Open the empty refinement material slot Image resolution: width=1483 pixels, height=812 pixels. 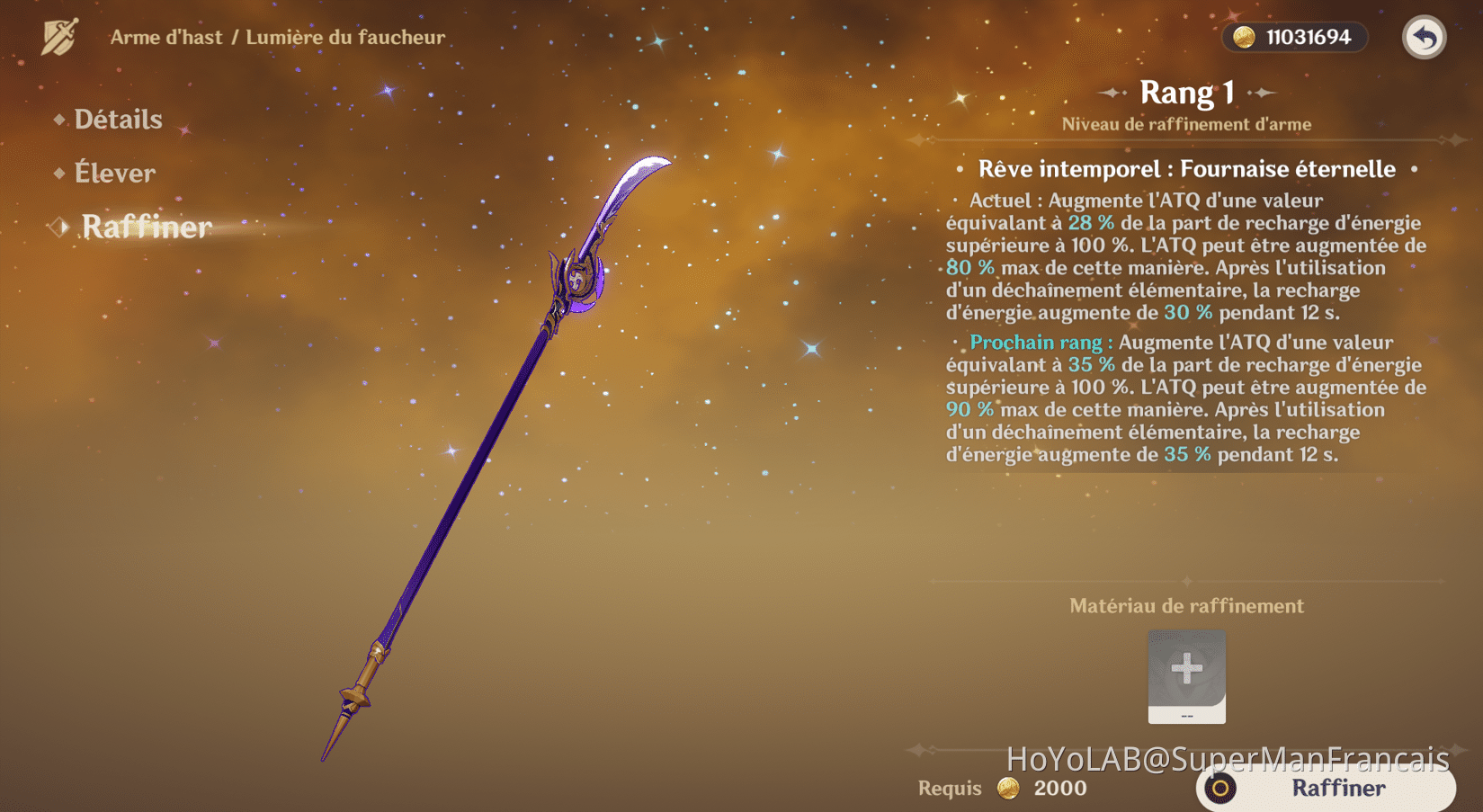coord(1186,677)
